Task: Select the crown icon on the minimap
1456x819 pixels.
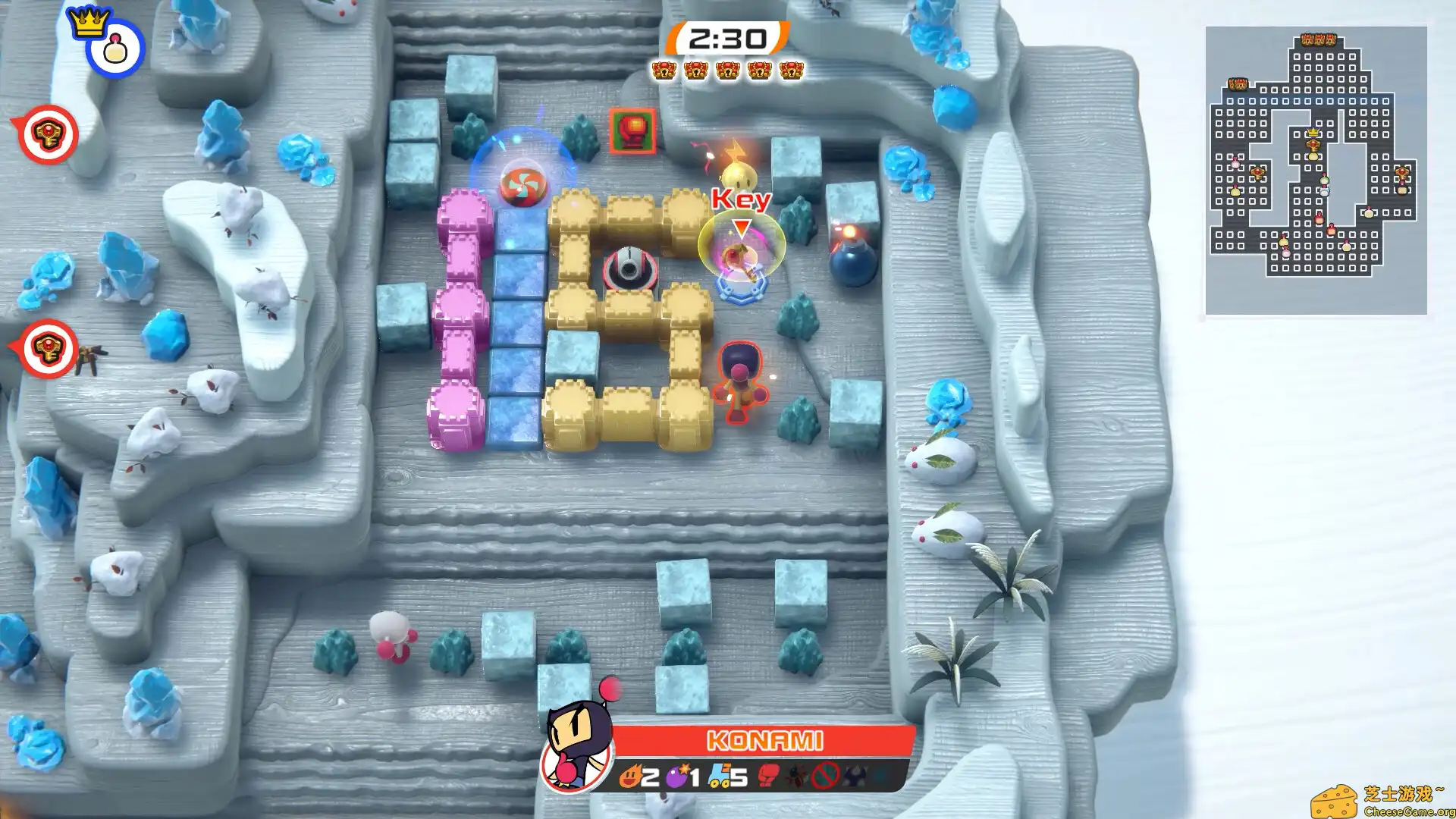Action: click(x=1312, y=132)
